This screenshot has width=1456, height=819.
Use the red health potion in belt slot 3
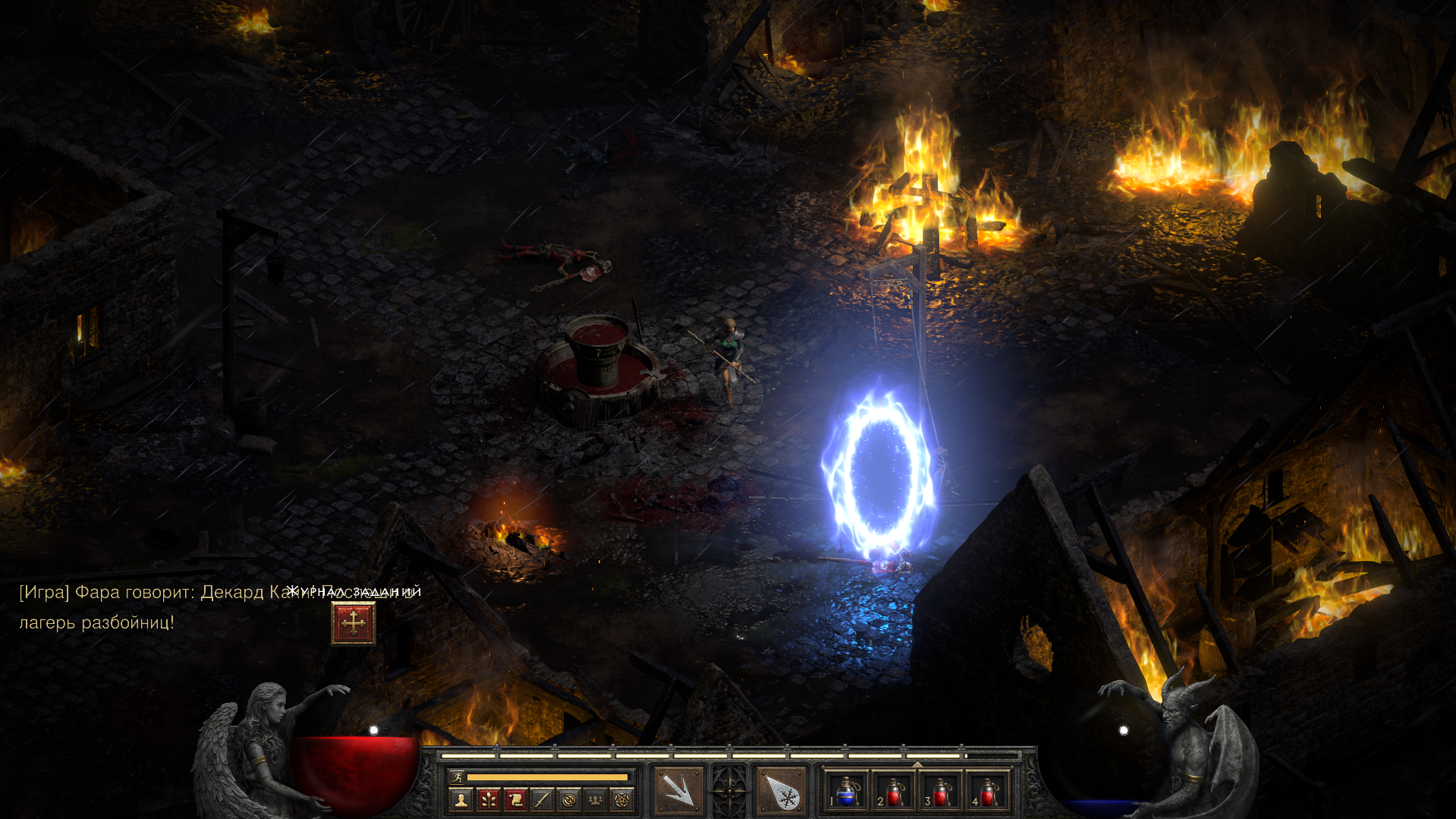[941, 791]
